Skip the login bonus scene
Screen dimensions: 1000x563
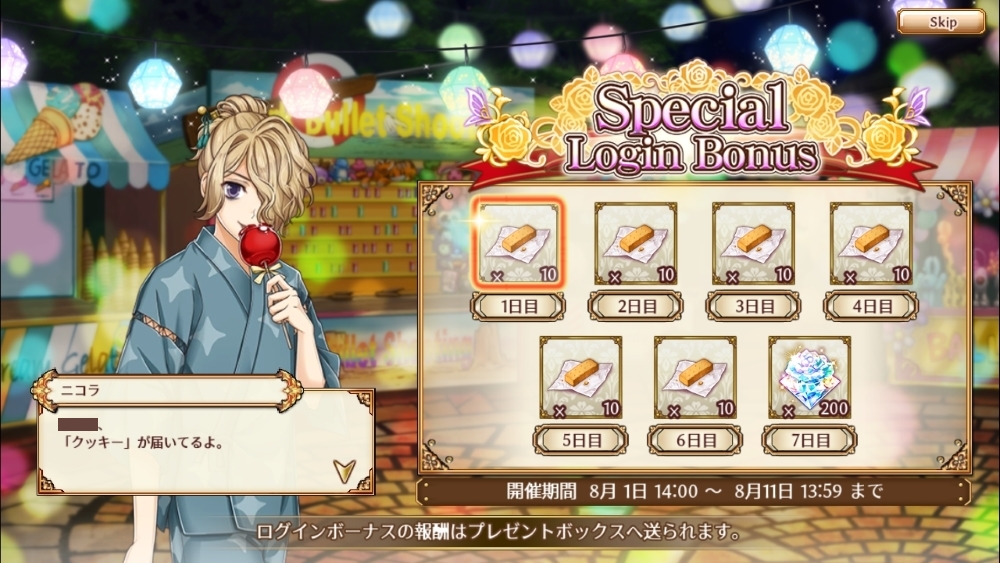click(941, 22)
